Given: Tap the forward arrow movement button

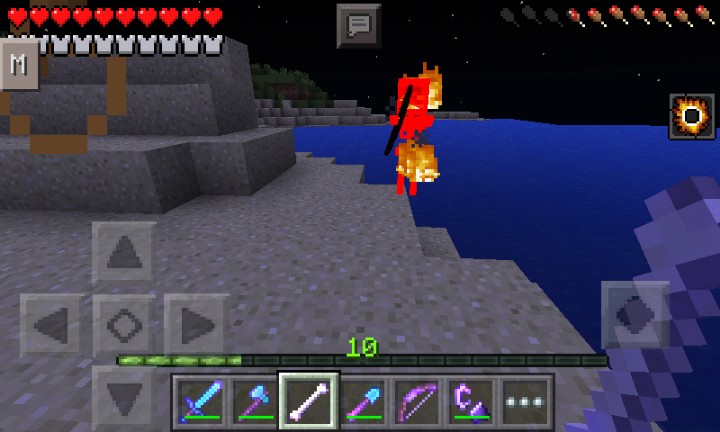Looking at the screenshot, I should (124, 253).
